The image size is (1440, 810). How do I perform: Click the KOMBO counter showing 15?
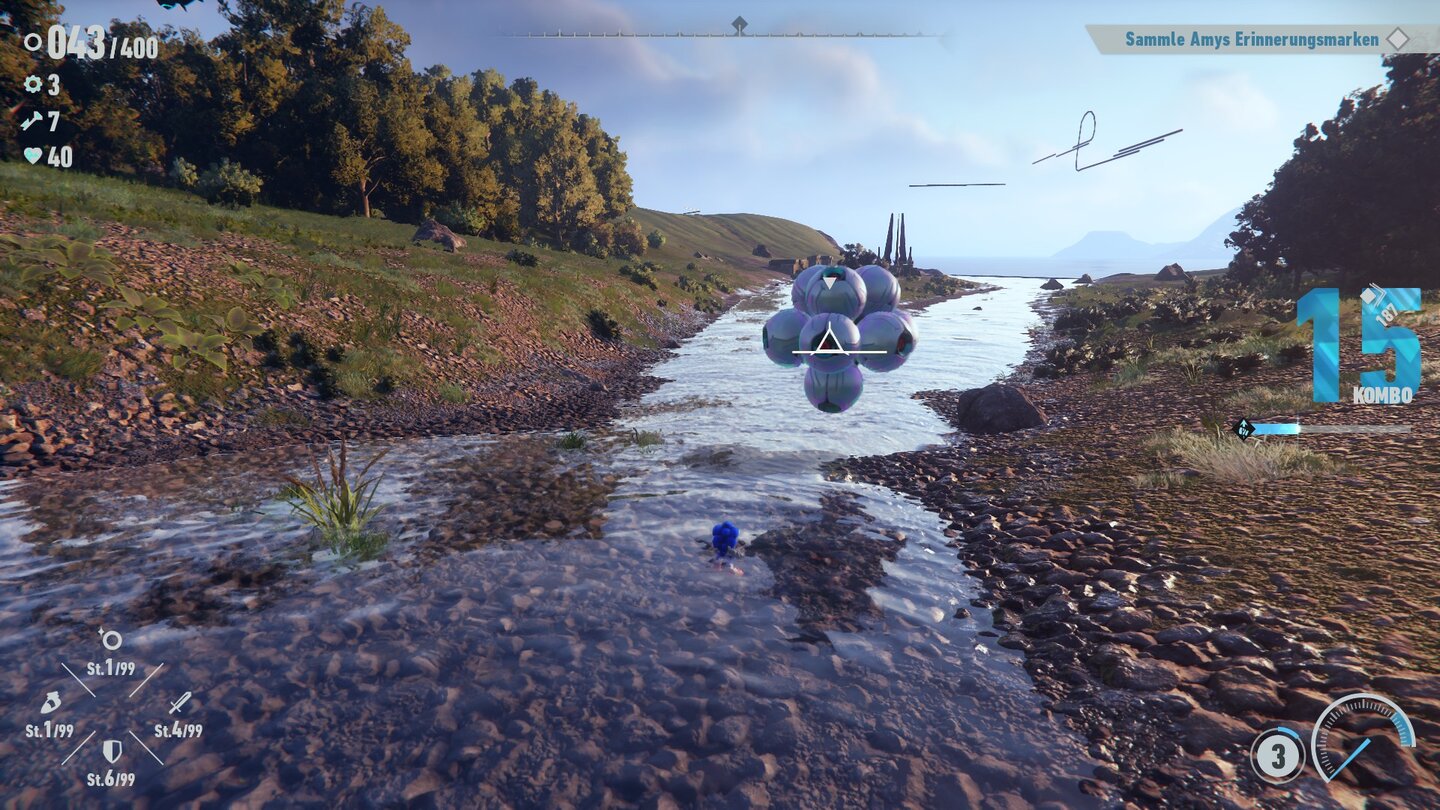coord(1355,350)
